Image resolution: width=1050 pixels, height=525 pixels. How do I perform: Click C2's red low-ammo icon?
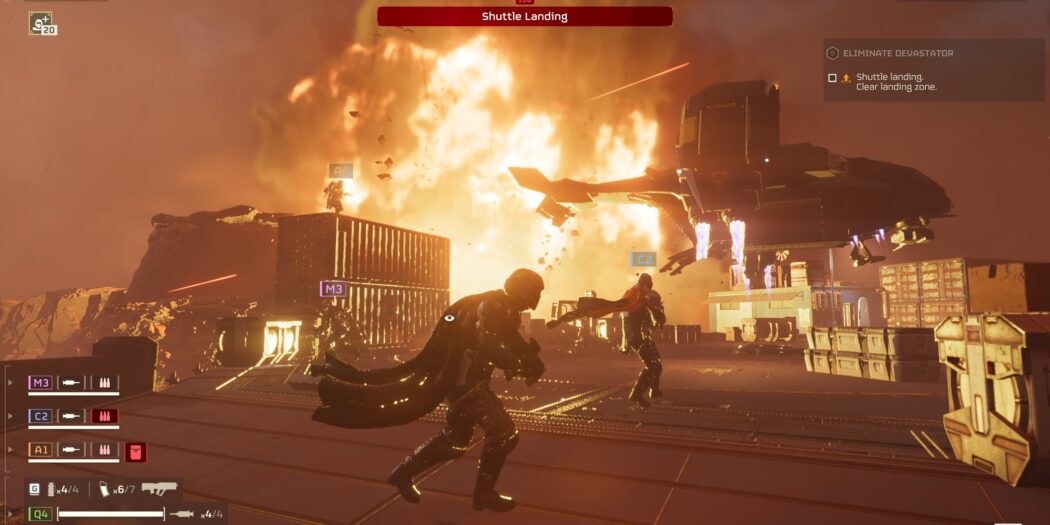click(x=105, y=416)
